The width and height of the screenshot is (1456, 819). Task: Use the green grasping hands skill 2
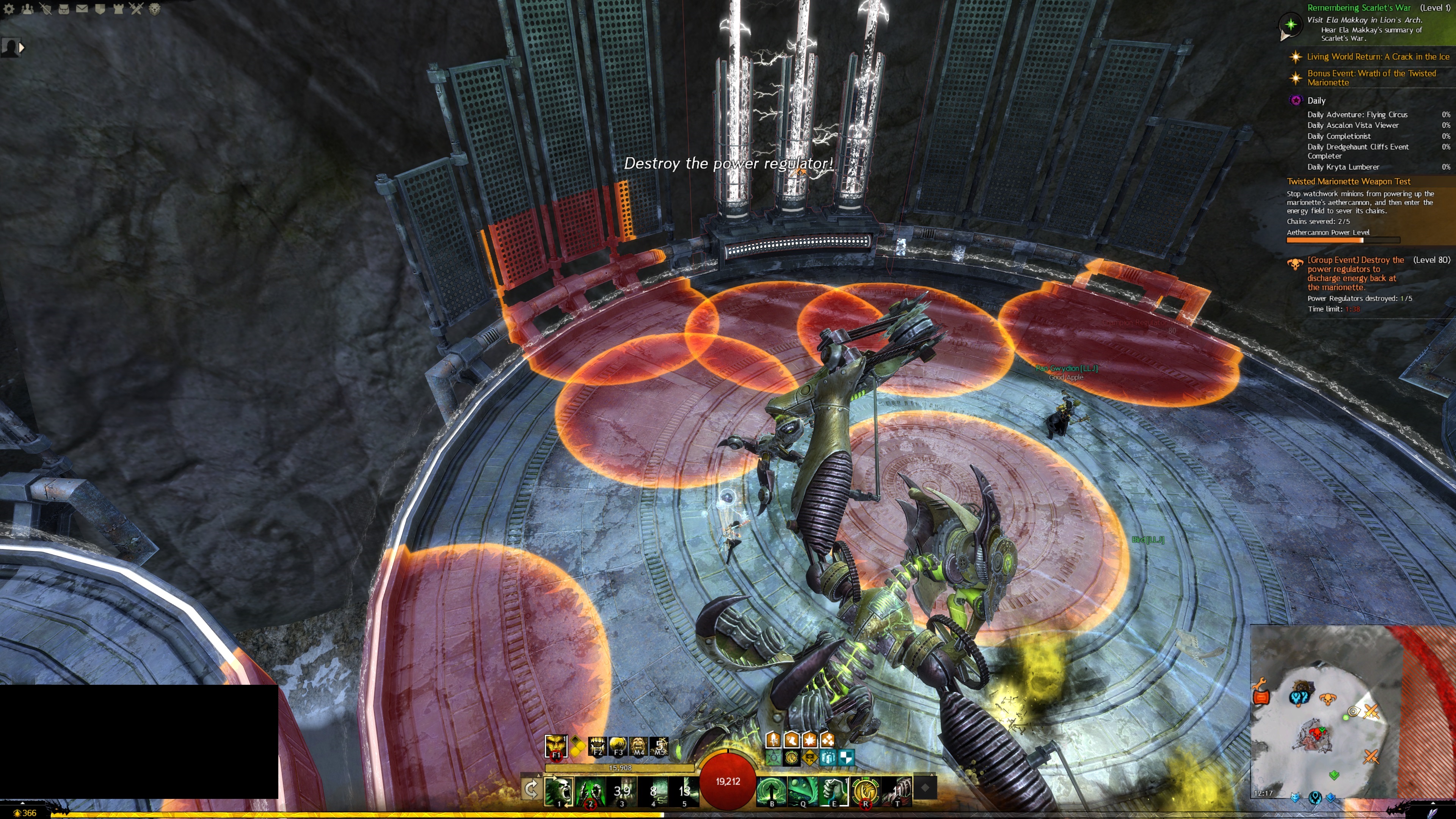[x=590, y=790]
